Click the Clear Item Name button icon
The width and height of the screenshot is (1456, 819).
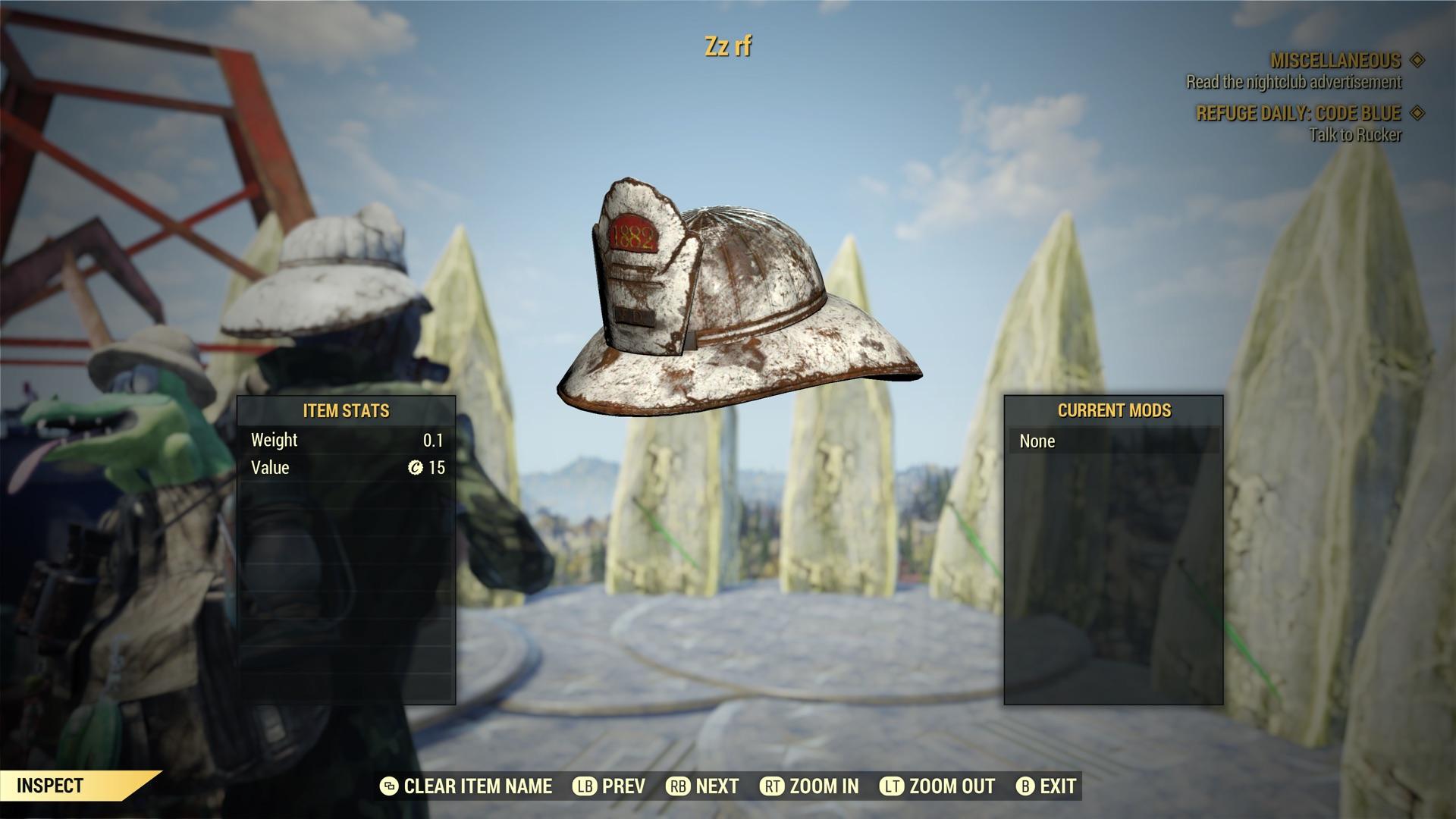coord(388,786)
